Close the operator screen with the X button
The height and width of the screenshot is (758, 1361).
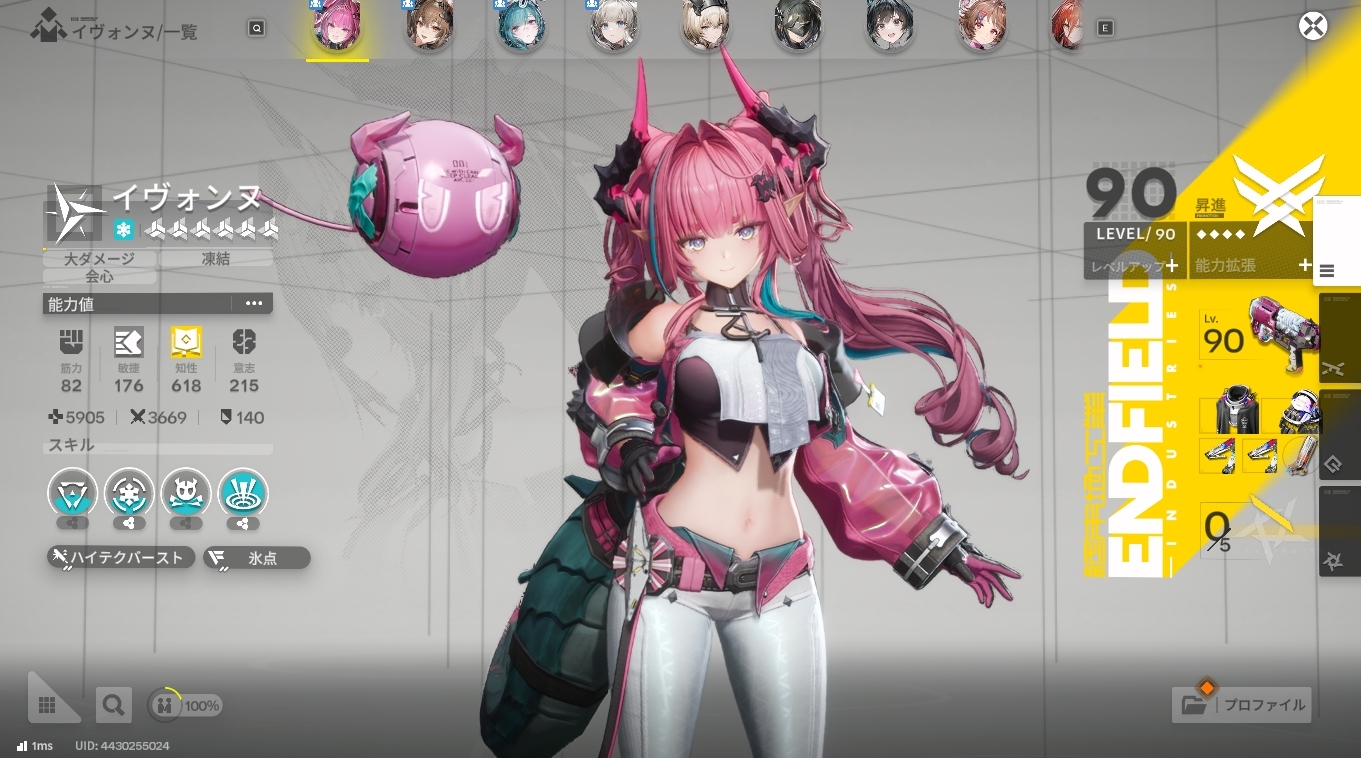[1312, 26]
